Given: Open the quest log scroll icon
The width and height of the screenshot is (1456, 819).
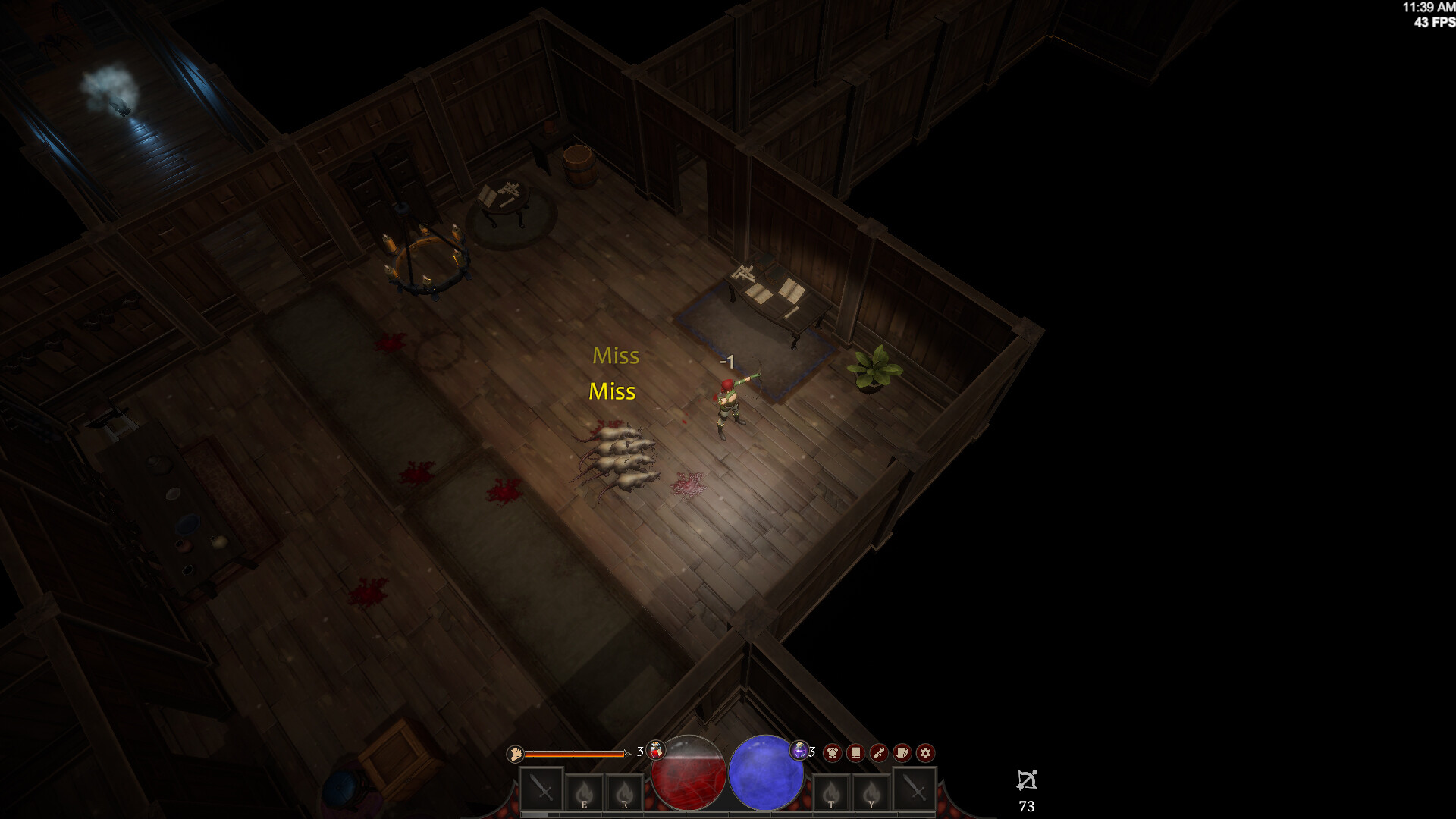Looking at the screenshot, I should click(902, 753).
